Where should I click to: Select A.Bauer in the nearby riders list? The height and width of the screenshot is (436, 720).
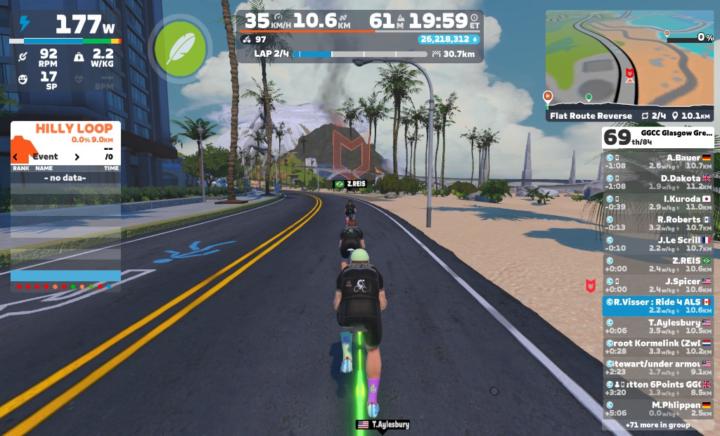(658, 162)
